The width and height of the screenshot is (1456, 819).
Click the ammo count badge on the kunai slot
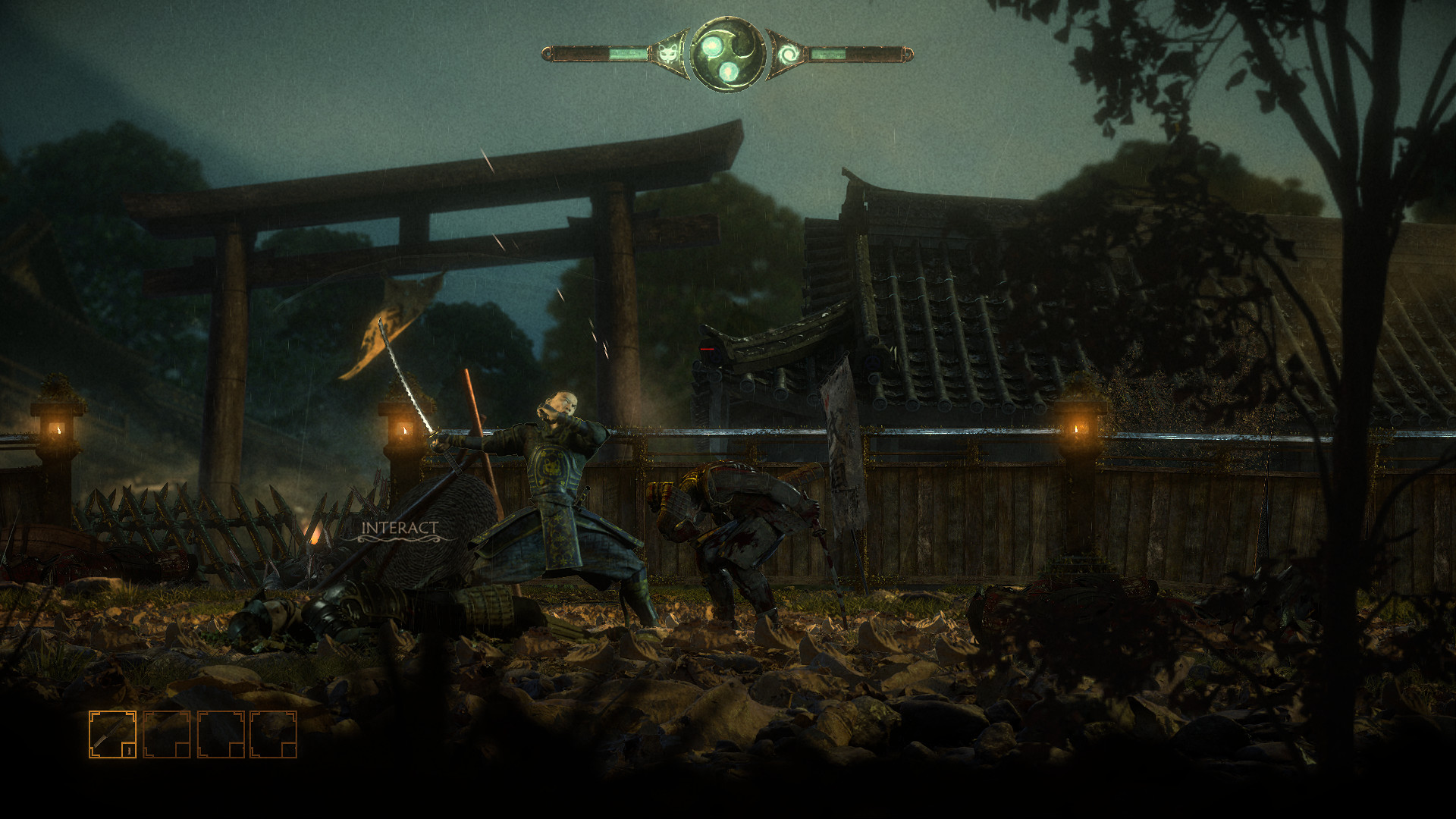(x=129, y=750)
